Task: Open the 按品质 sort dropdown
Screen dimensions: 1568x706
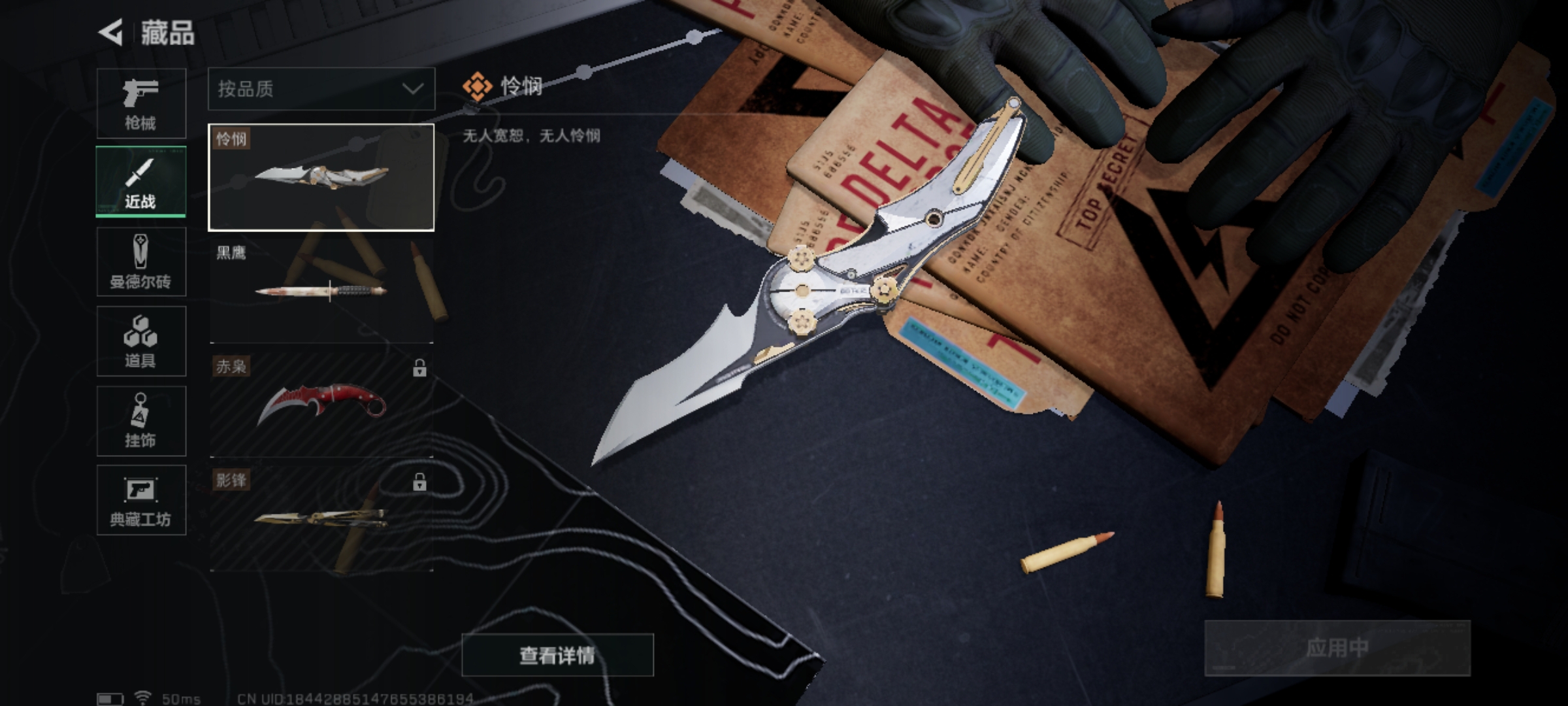Action: pyautogui.click(x=321, y=89)
